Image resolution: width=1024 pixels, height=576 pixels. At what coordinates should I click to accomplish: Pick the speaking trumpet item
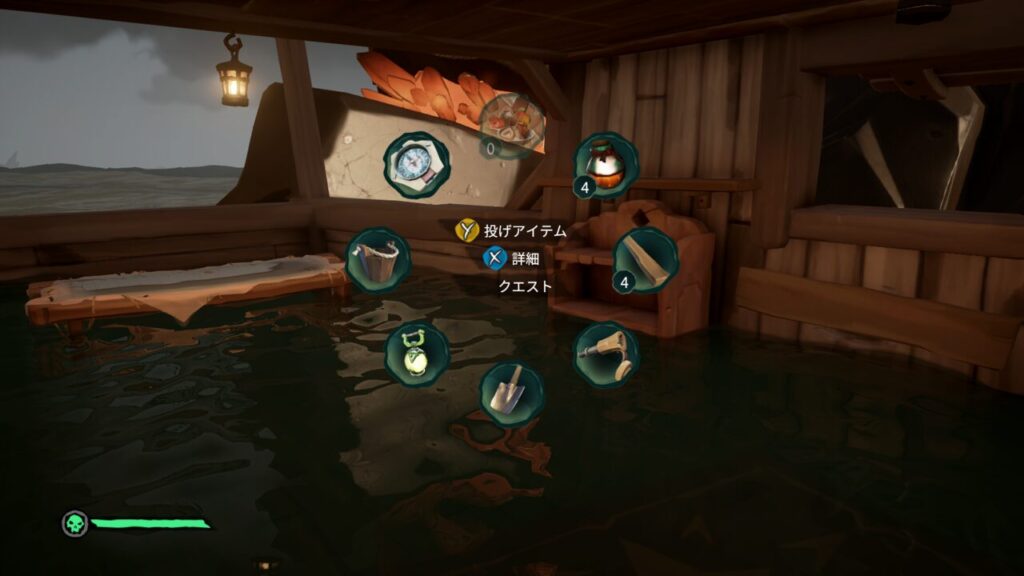[606, 354]
